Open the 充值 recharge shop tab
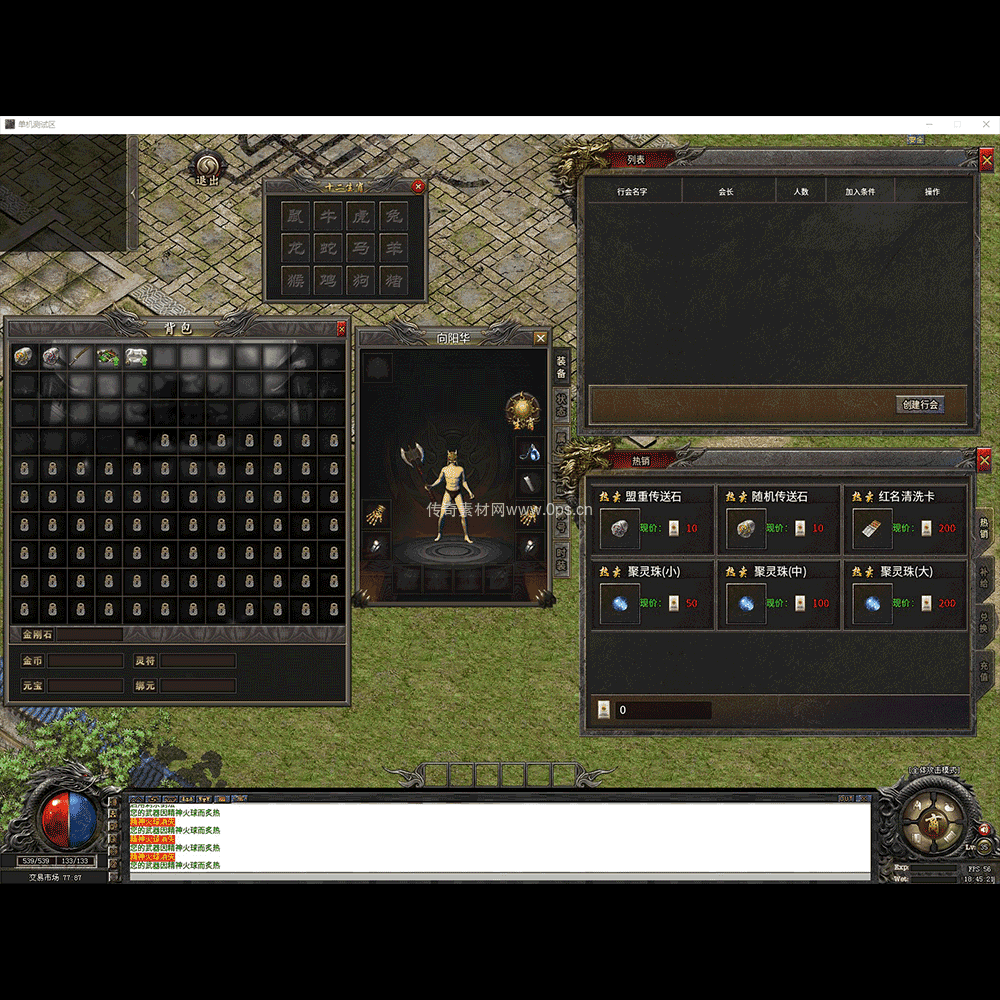The width and height of the screenshot is (1000, 1000). click(983, 669)
